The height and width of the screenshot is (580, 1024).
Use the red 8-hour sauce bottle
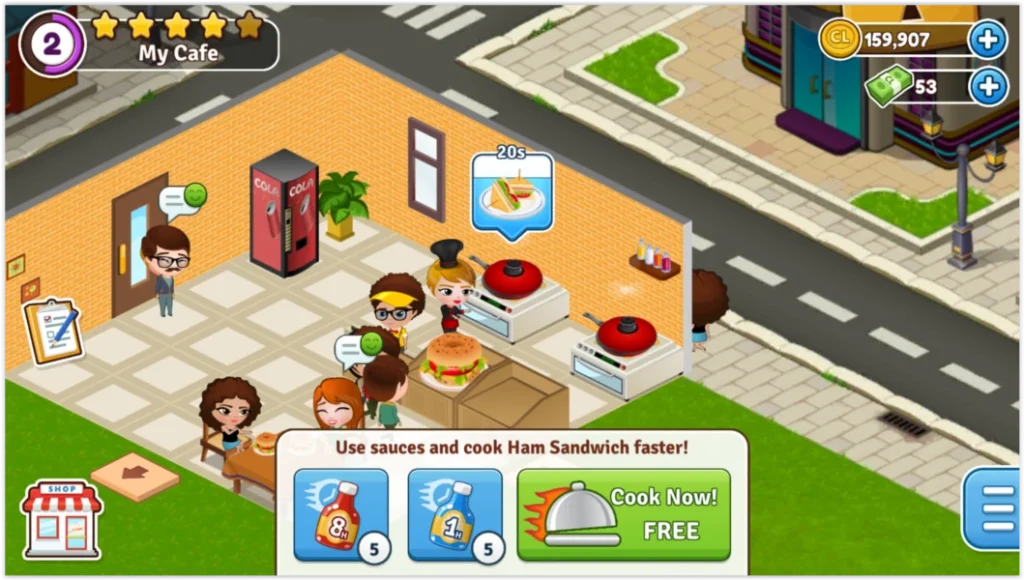coord(340,514)
